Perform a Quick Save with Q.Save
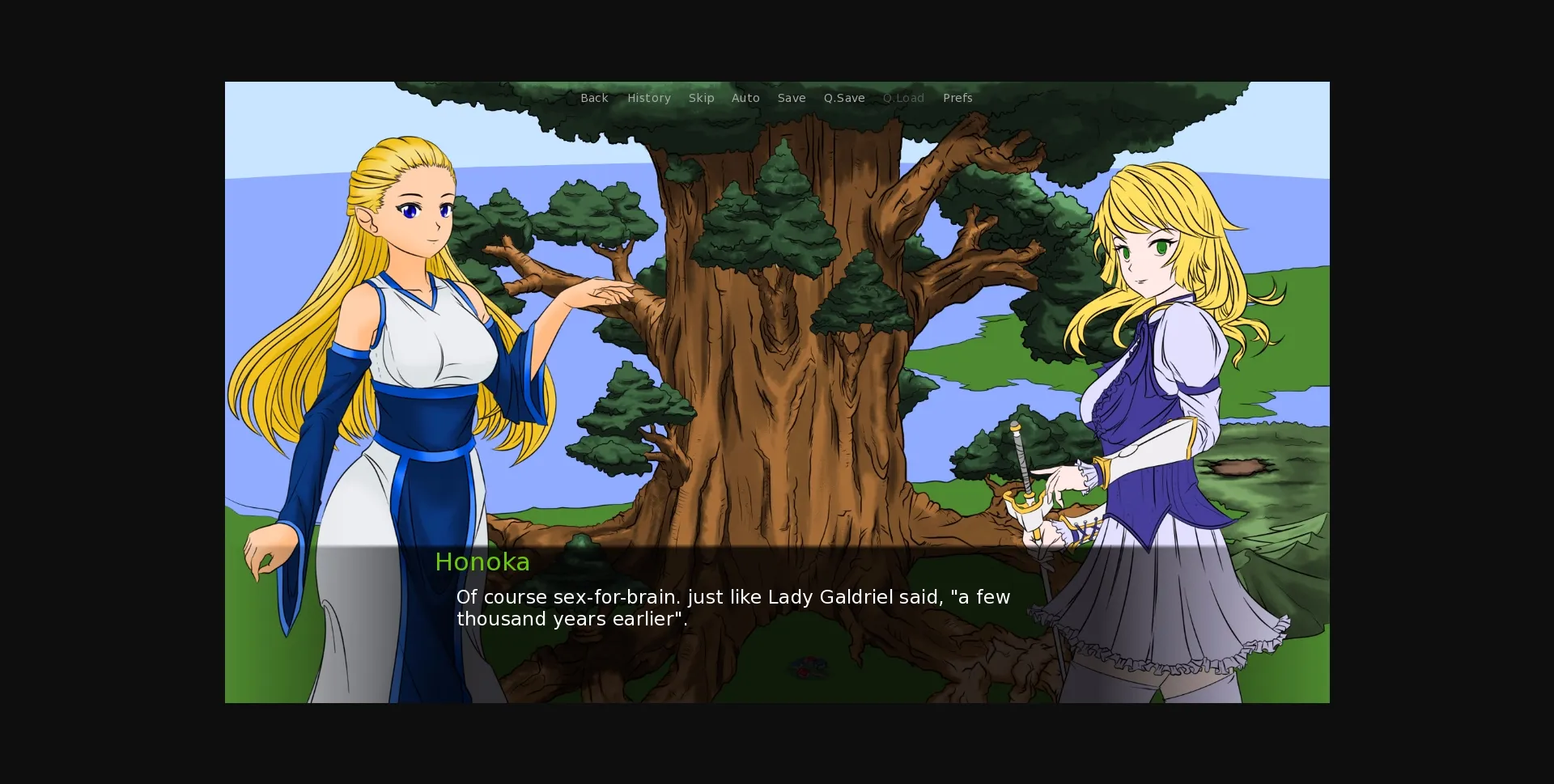Viewport: 1554px width, 784px height. (844, 98)
